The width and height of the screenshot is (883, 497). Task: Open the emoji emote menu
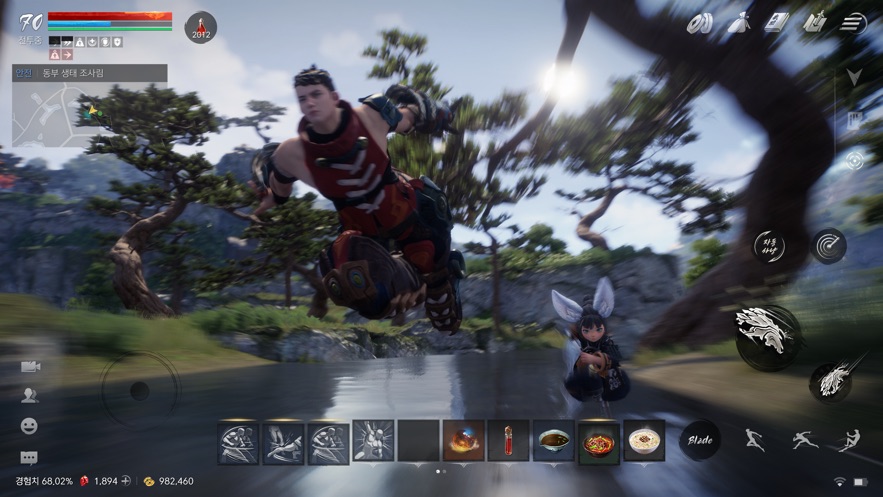click(x=29, y=426)
